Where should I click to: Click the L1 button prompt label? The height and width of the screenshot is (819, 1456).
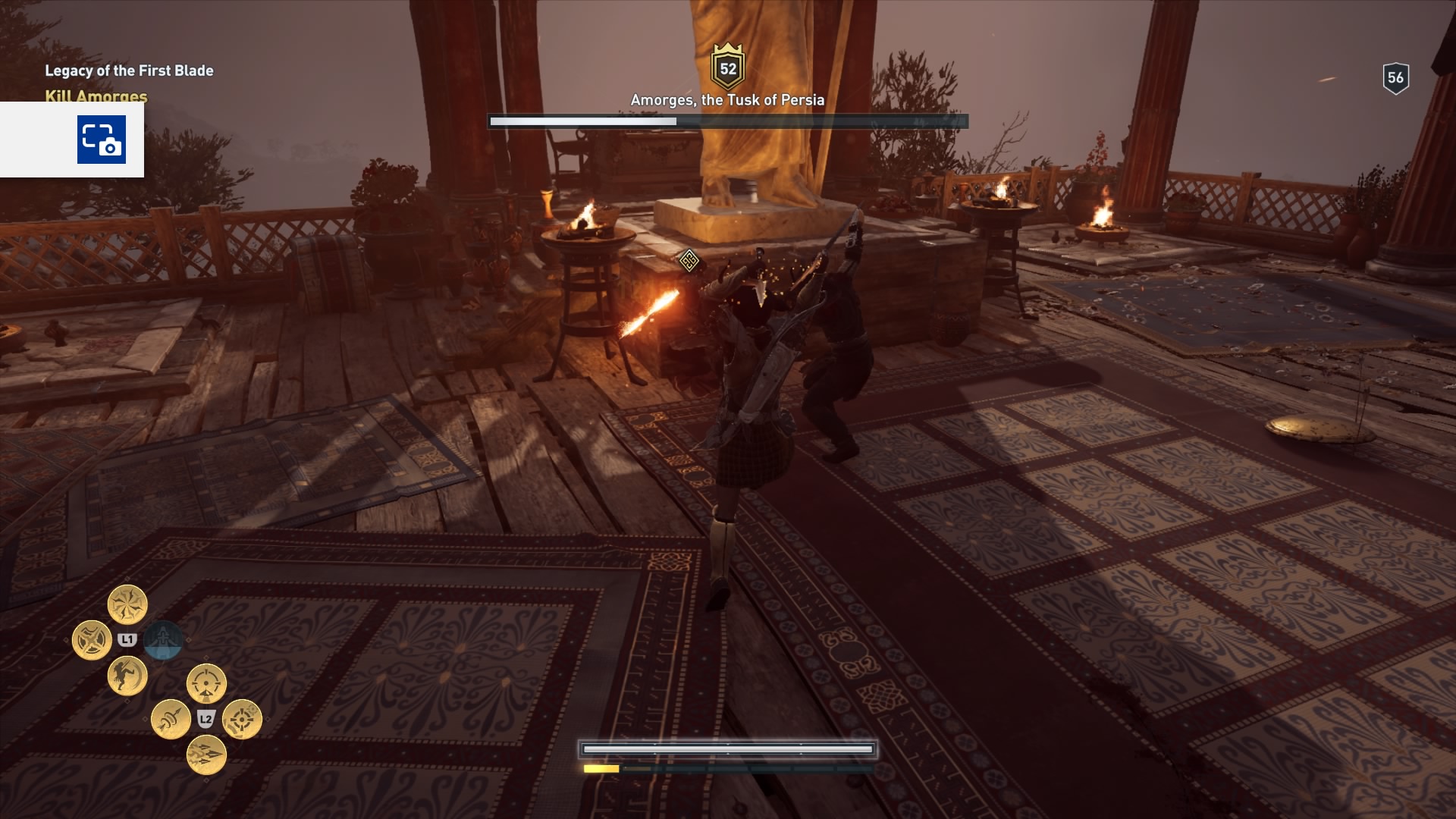point(127,639)
